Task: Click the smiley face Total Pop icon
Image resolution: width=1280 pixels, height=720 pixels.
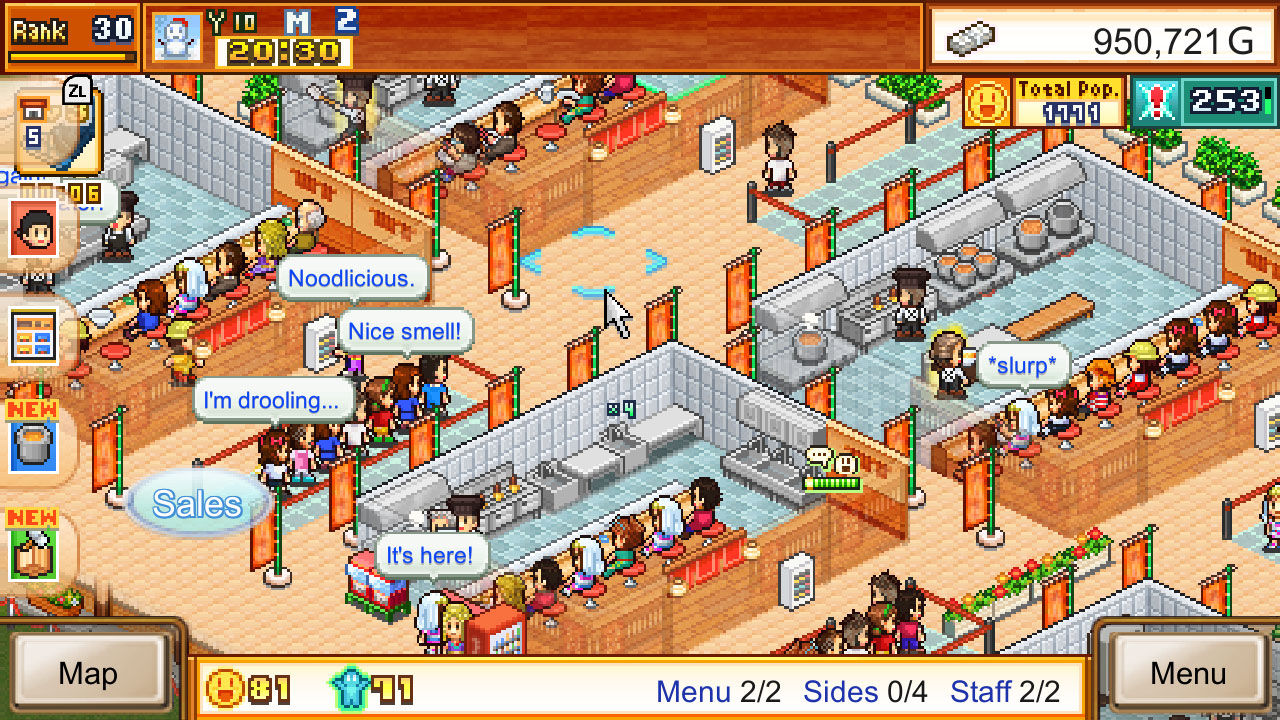Action: pyautogui.click(x=988, y=100)
